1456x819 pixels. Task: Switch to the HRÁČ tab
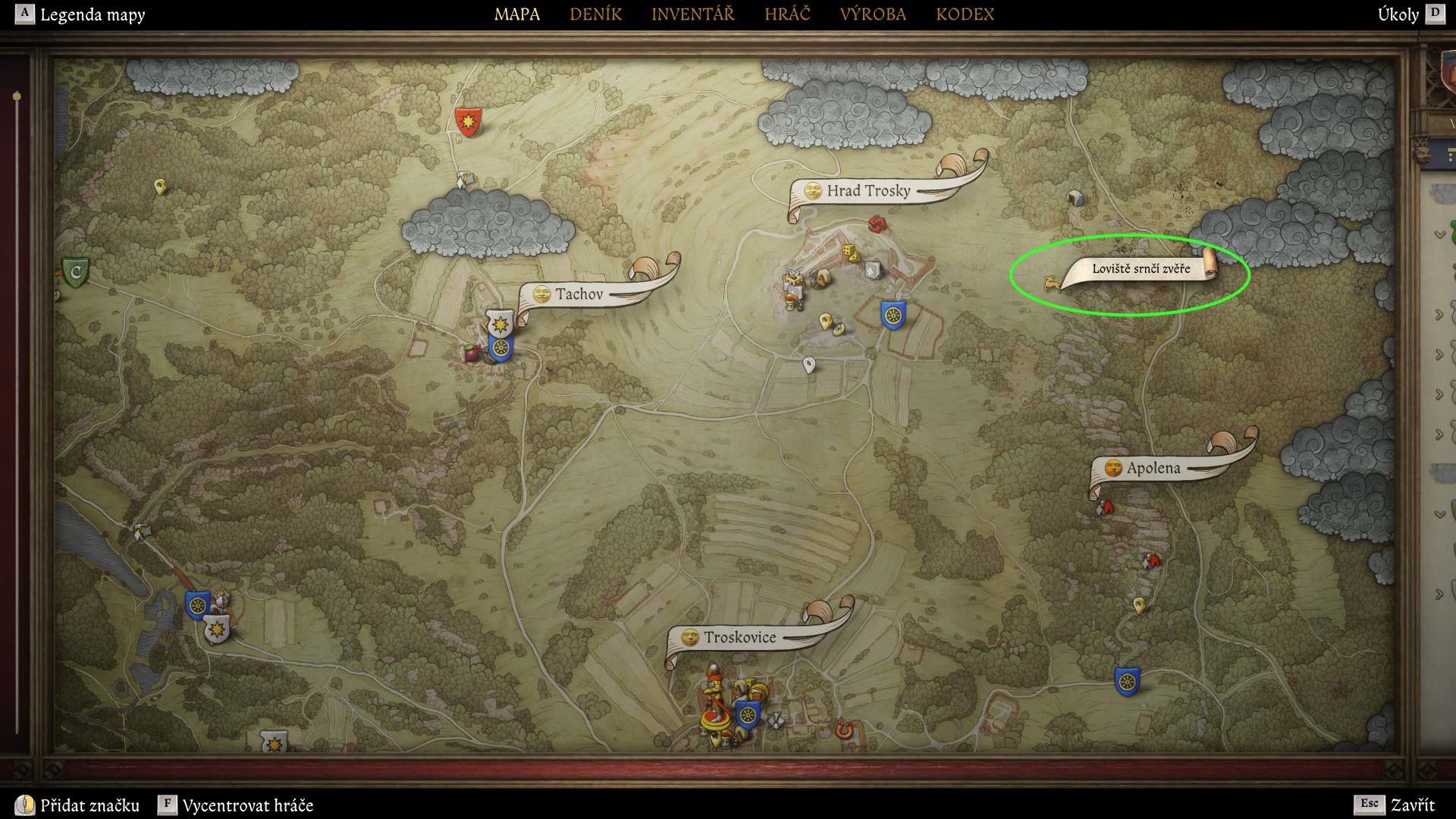click(x=787, y=14)
